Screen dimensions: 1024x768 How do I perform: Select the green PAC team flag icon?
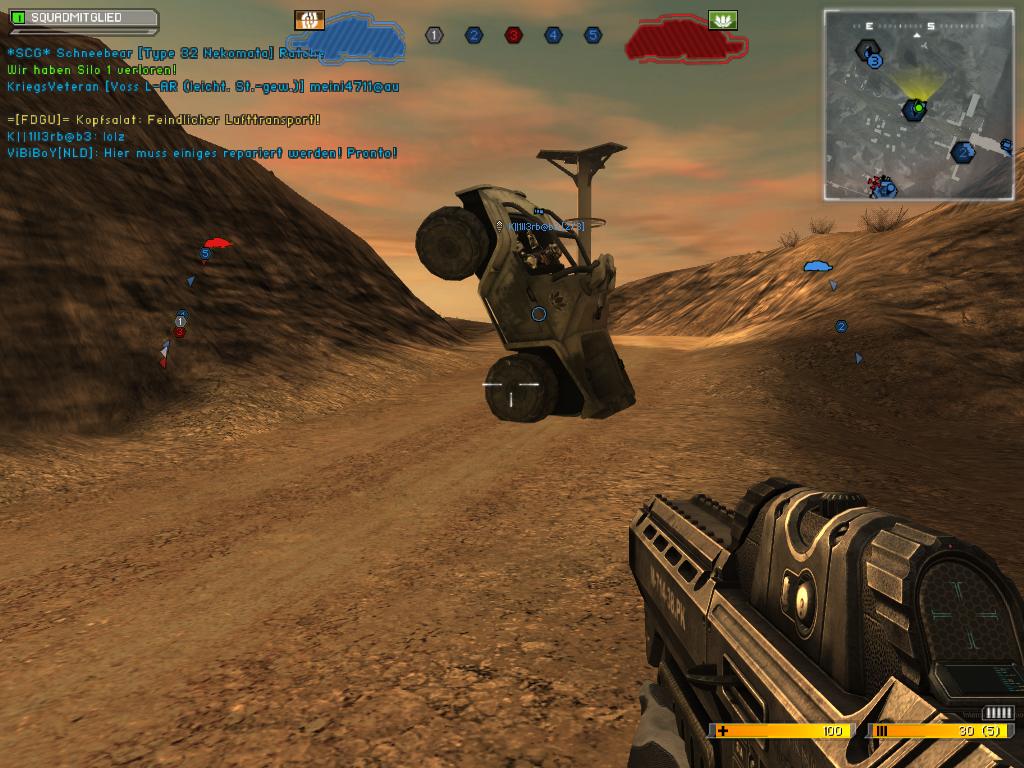pyautogui.click(x=722, y=20)
